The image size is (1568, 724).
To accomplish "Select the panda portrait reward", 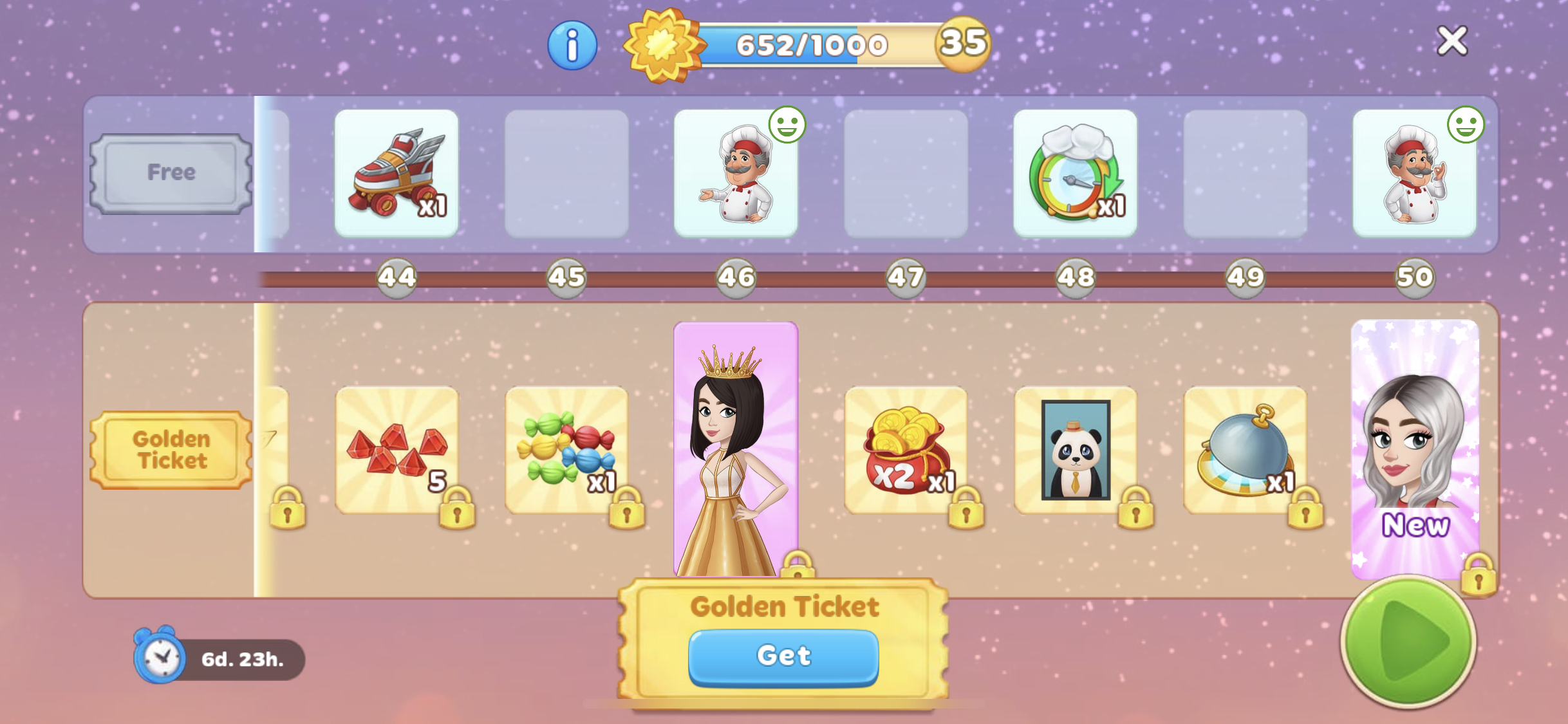I will (x=1076, y=450).
